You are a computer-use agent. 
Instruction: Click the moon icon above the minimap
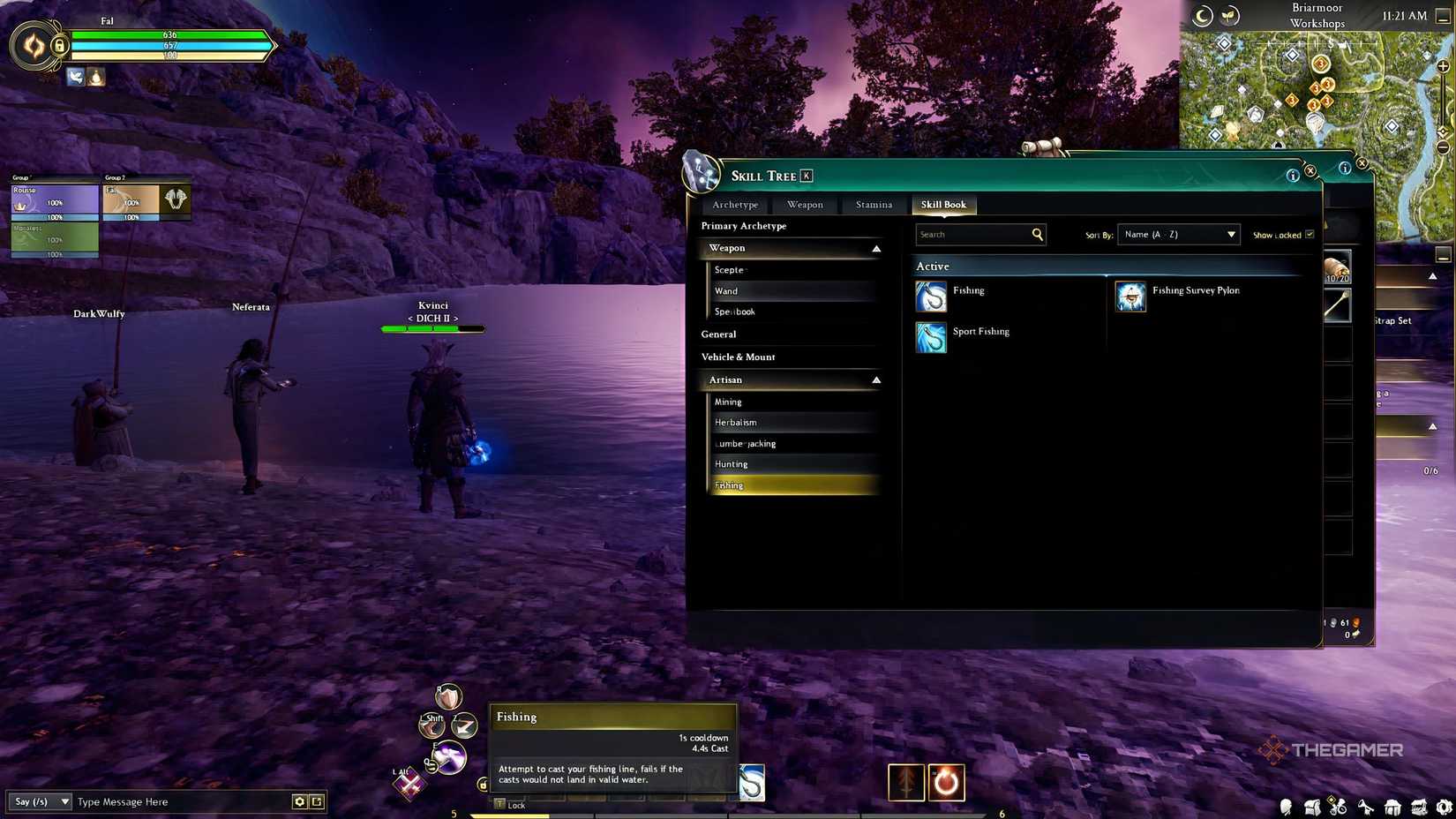pyautogui.click(x=1201, y=16)
